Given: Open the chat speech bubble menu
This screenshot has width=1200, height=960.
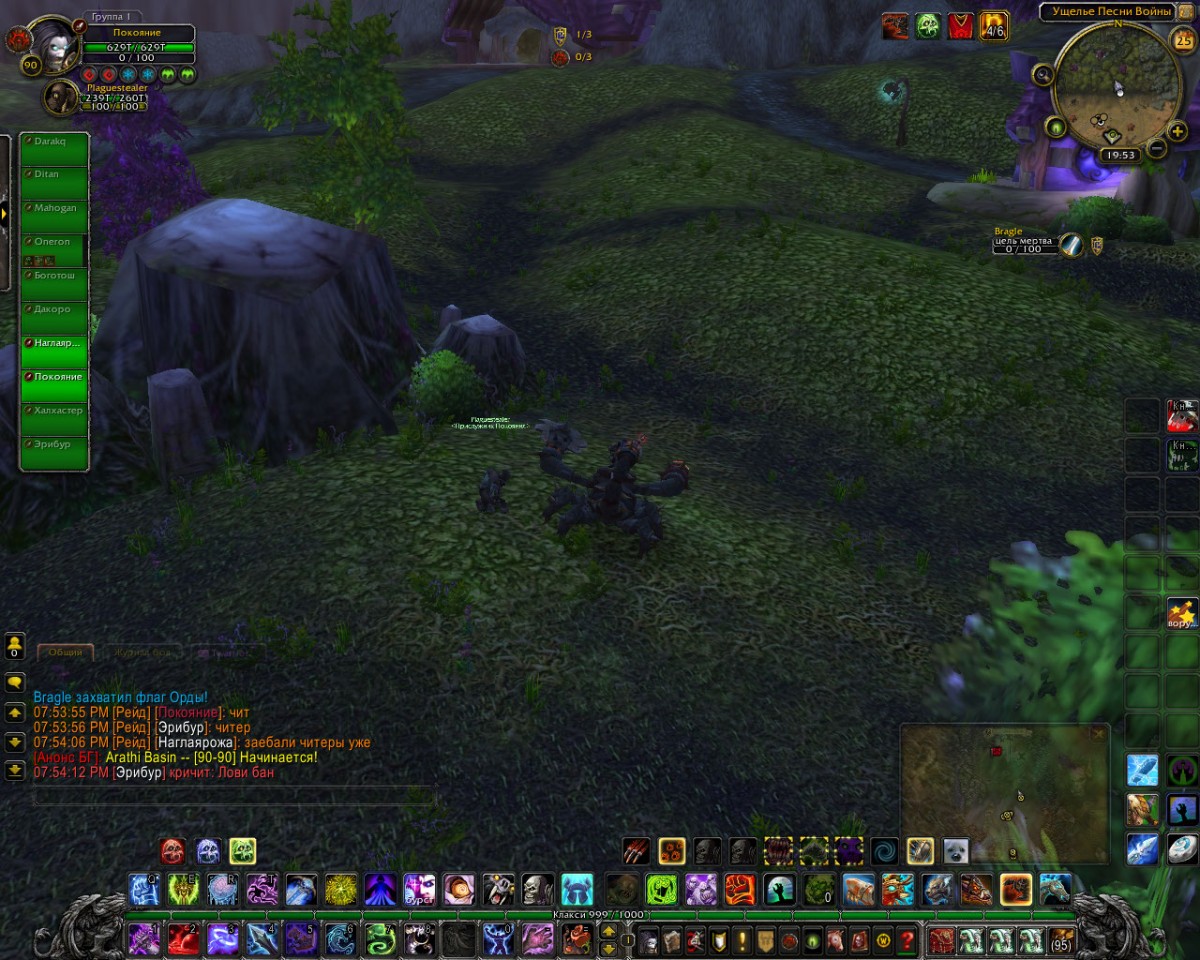Looking at the screenshot, I should (x=15, y=682).
